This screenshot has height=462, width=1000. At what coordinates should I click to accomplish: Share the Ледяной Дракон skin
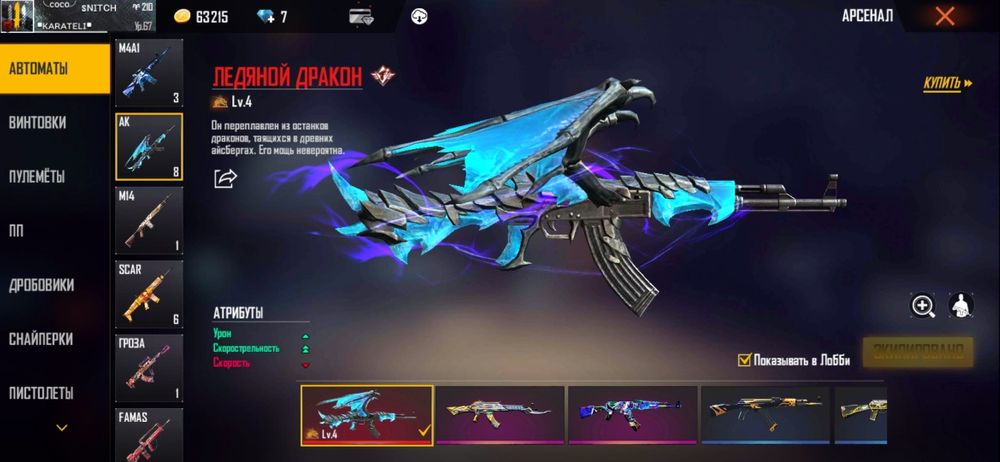click(x=225, y=179)
